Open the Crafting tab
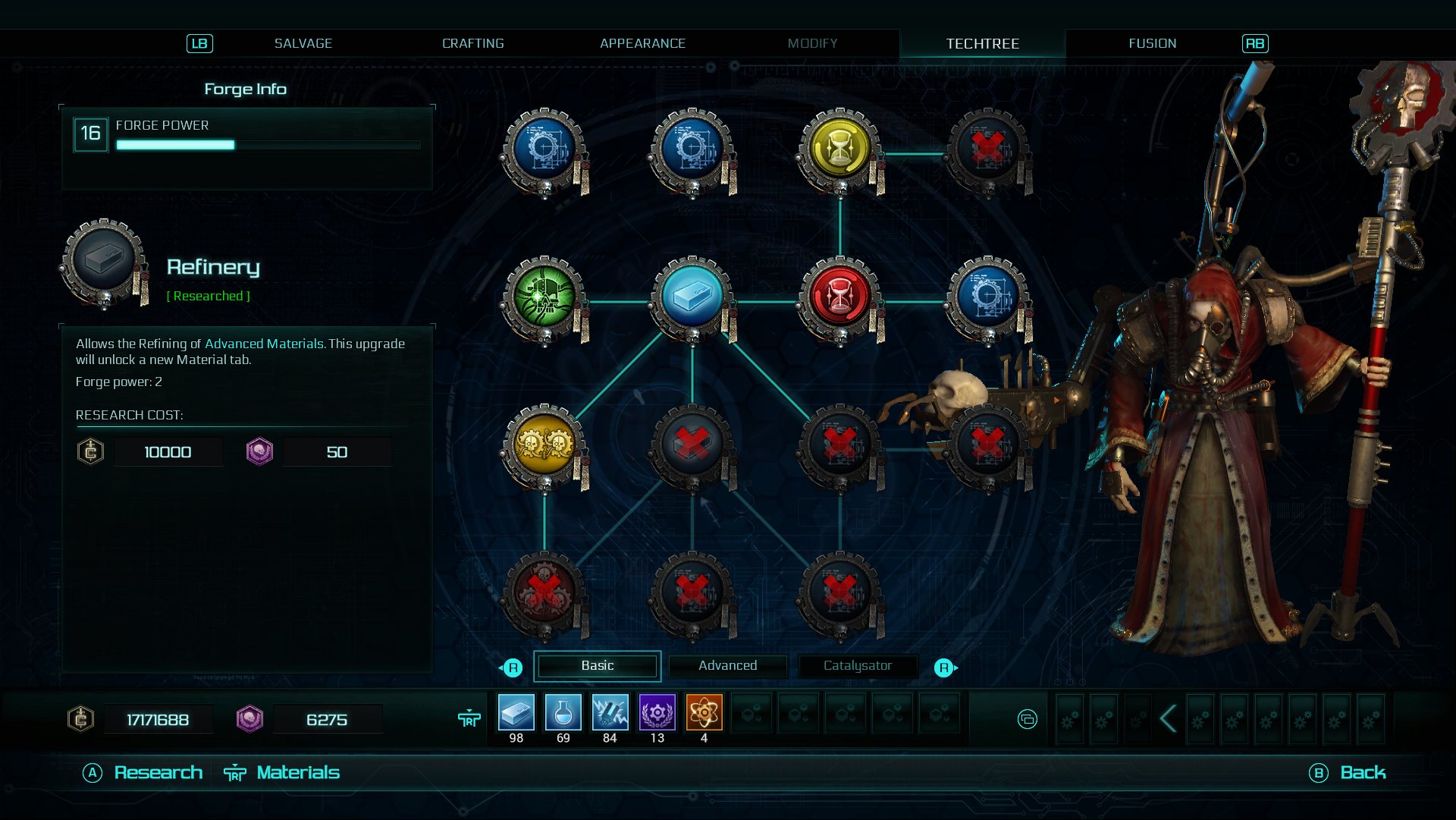 472,44
